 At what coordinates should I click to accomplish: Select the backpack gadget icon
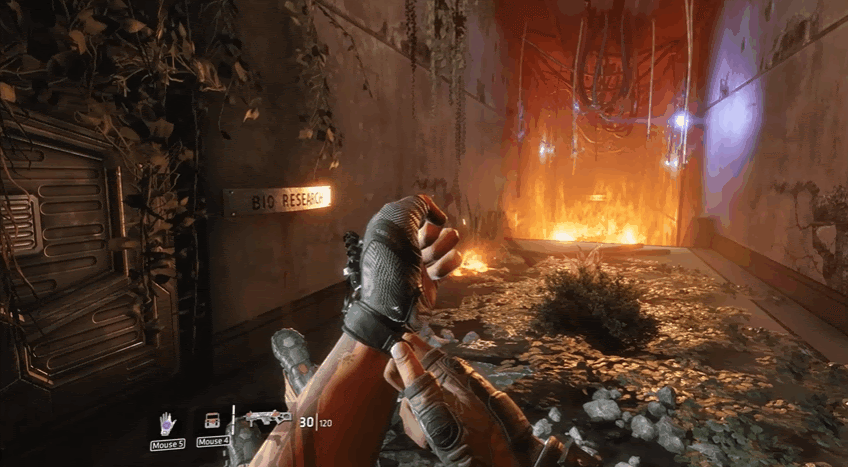click(212, 422)
